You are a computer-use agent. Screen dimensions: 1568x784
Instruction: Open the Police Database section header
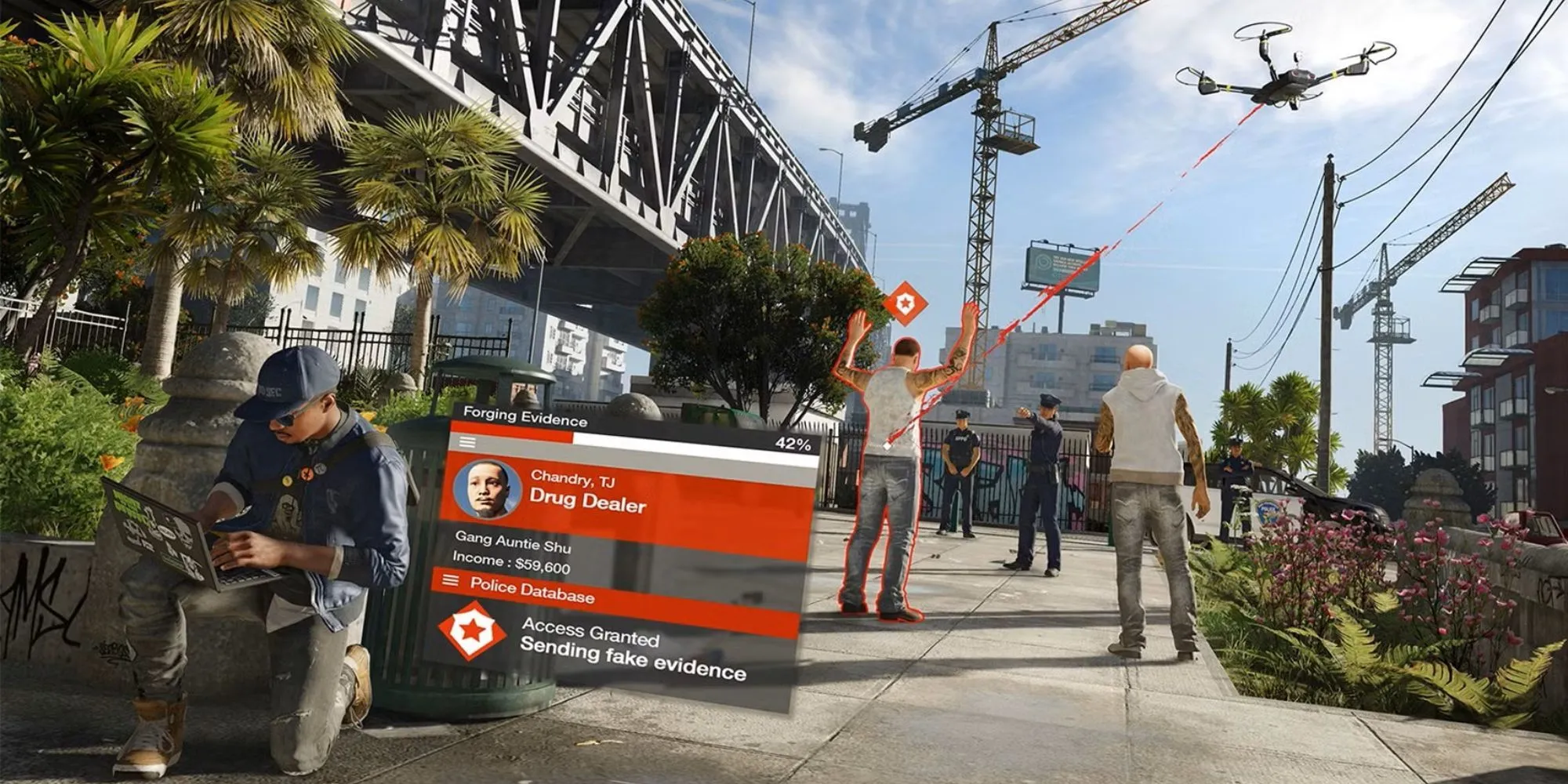pos(532,590)
